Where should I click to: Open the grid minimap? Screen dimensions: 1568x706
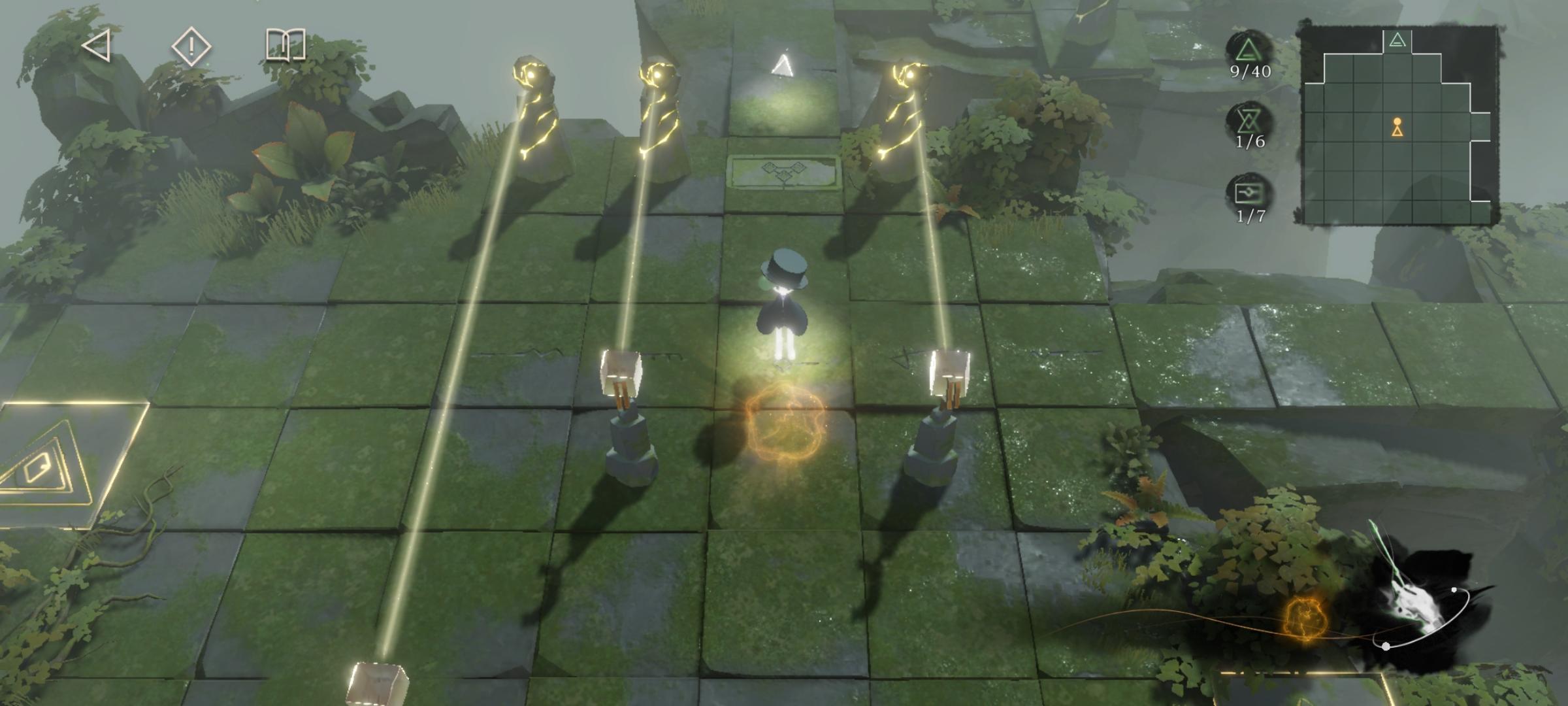click(1398, 126)
